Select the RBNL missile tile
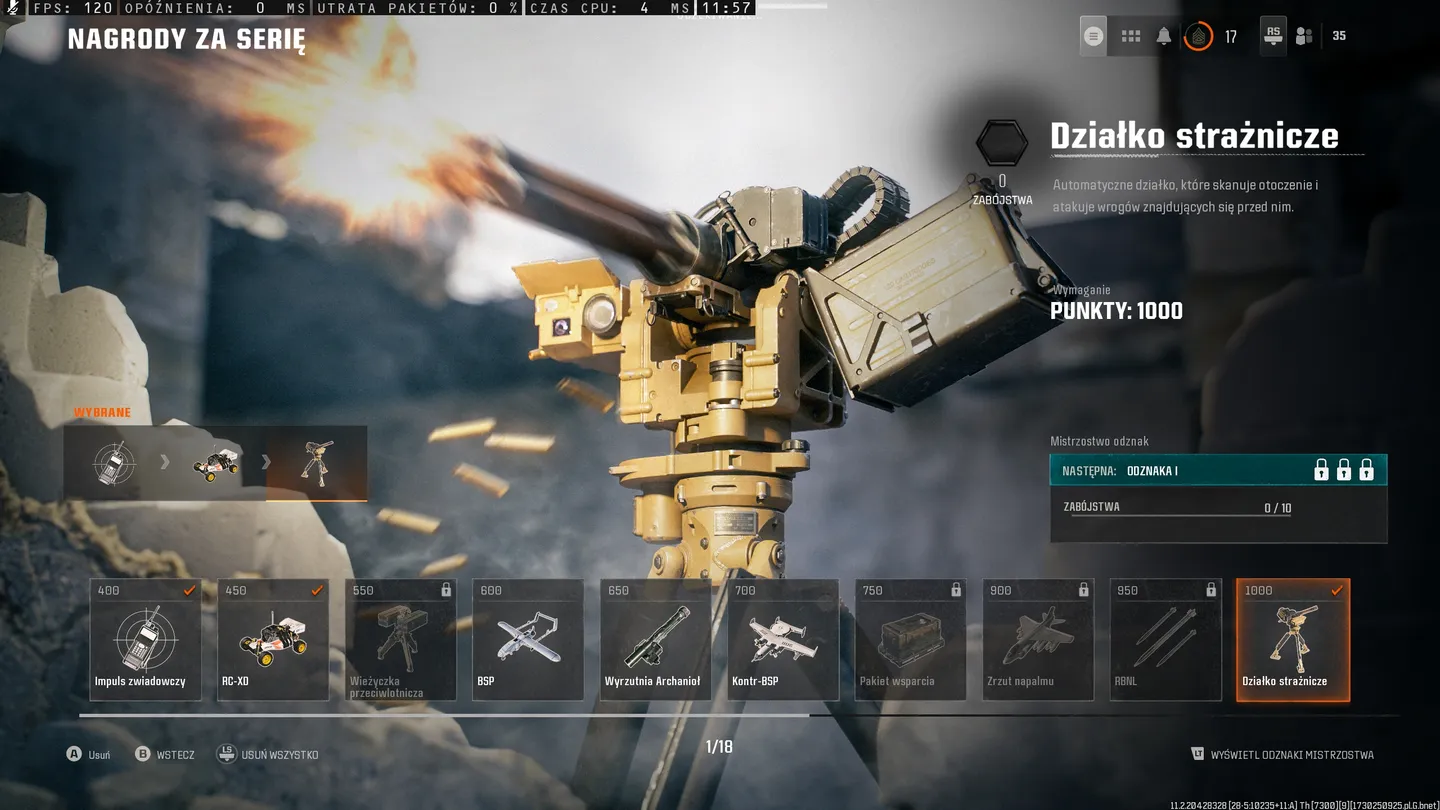 coord(1165,639)
